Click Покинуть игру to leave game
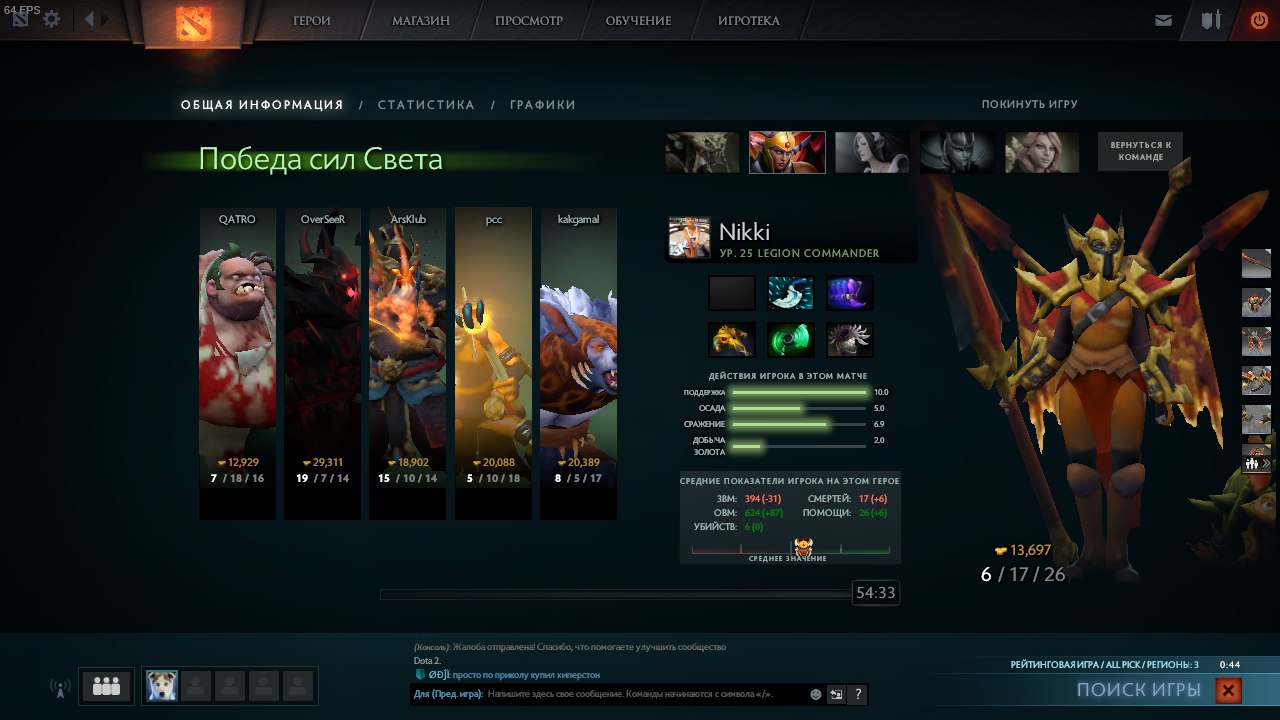1280x720 pixels. click(1029, 105)
